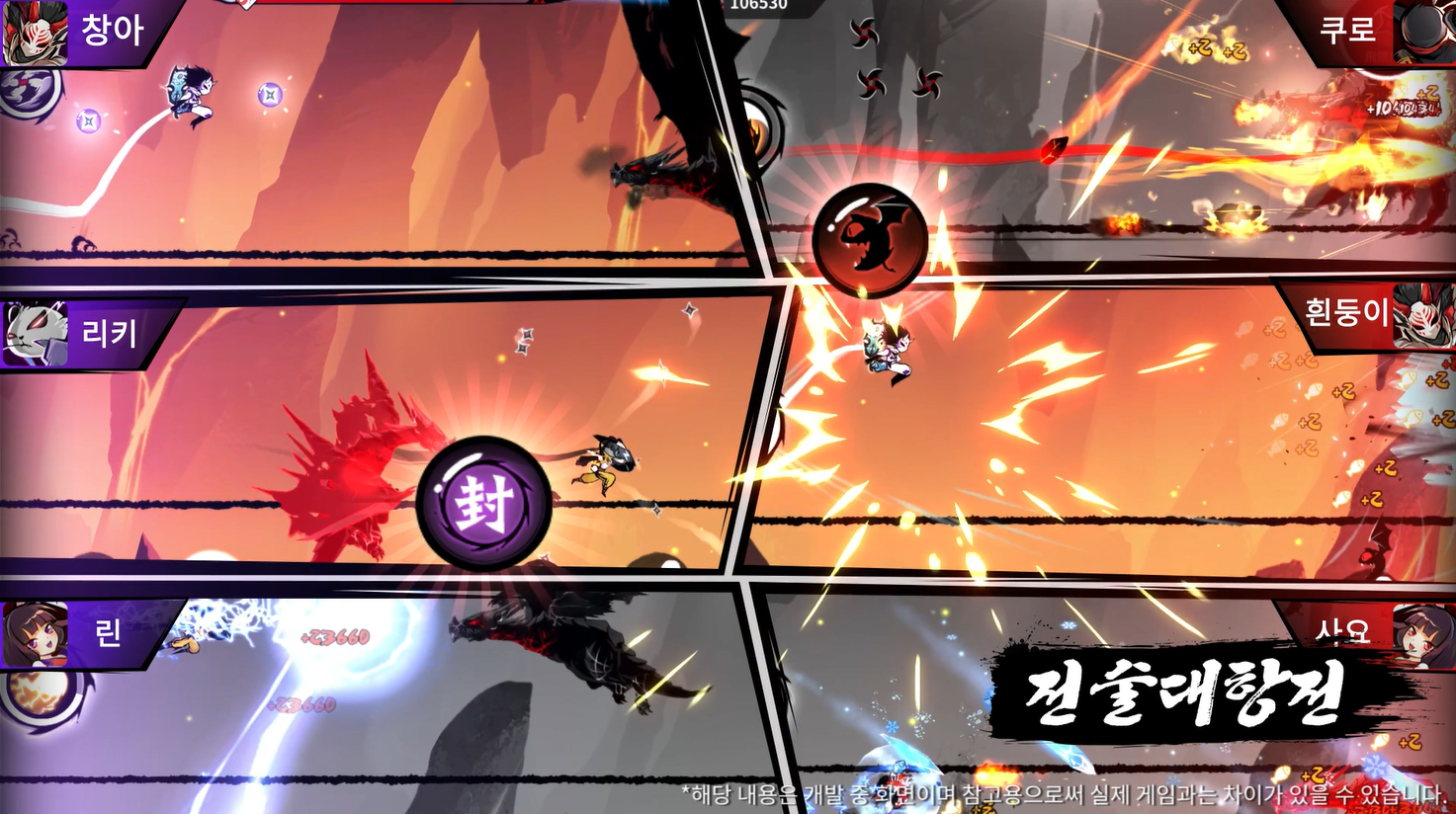Select the 리키 rabbit portrait
Screen dimensions: 1456x814
point(35,334)
